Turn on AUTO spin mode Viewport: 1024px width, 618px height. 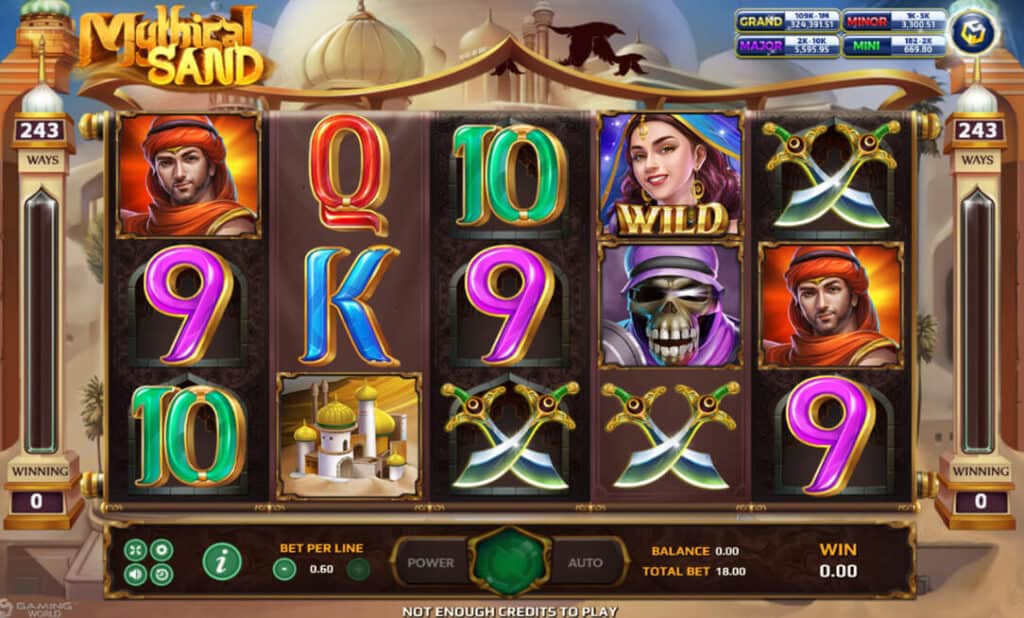tap(586, 563)
